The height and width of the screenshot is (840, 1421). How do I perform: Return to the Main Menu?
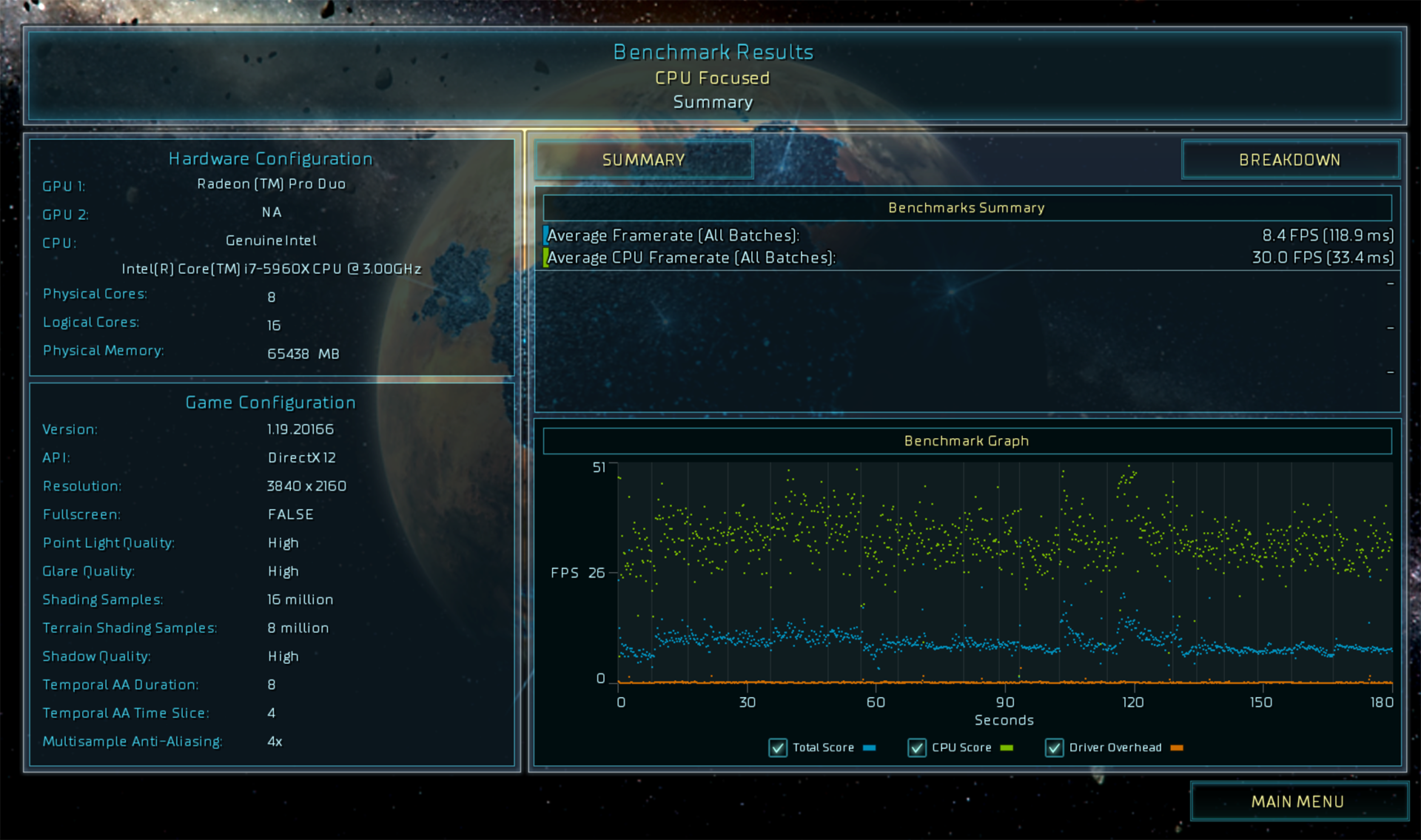(x=1297, y=802)
